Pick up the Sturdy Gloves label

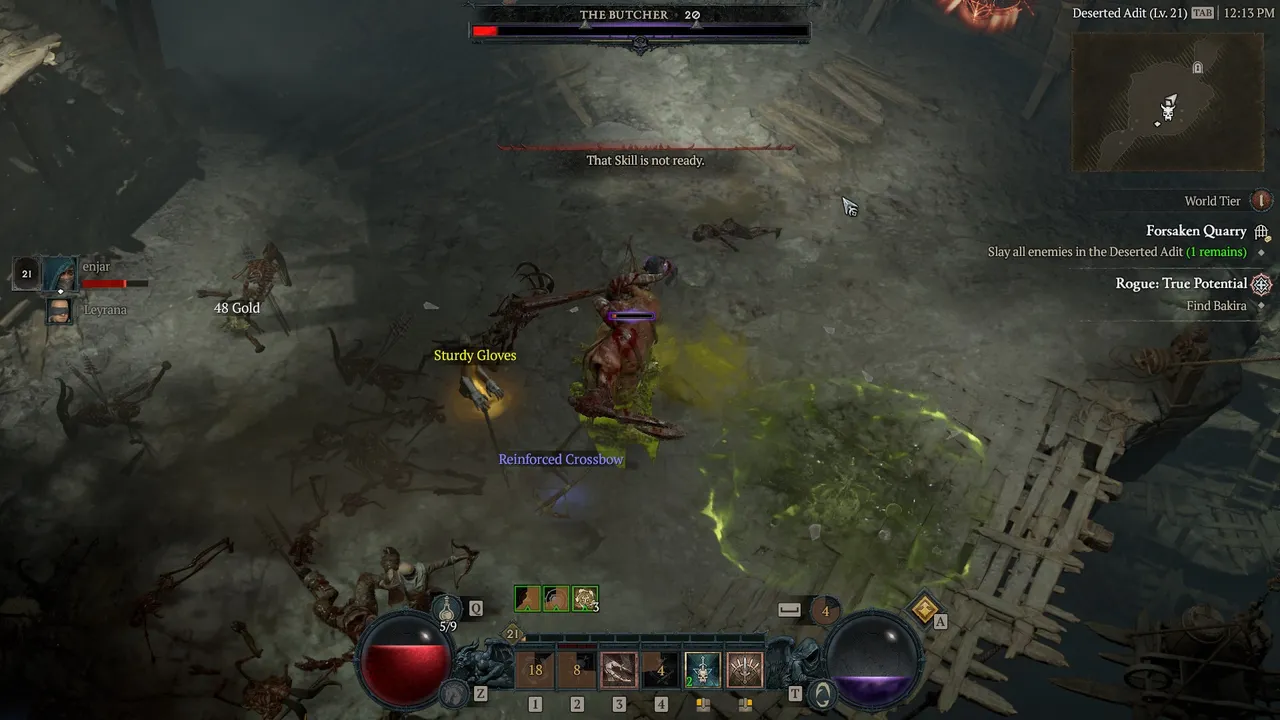pyautogui.click(x=475, y=356)
